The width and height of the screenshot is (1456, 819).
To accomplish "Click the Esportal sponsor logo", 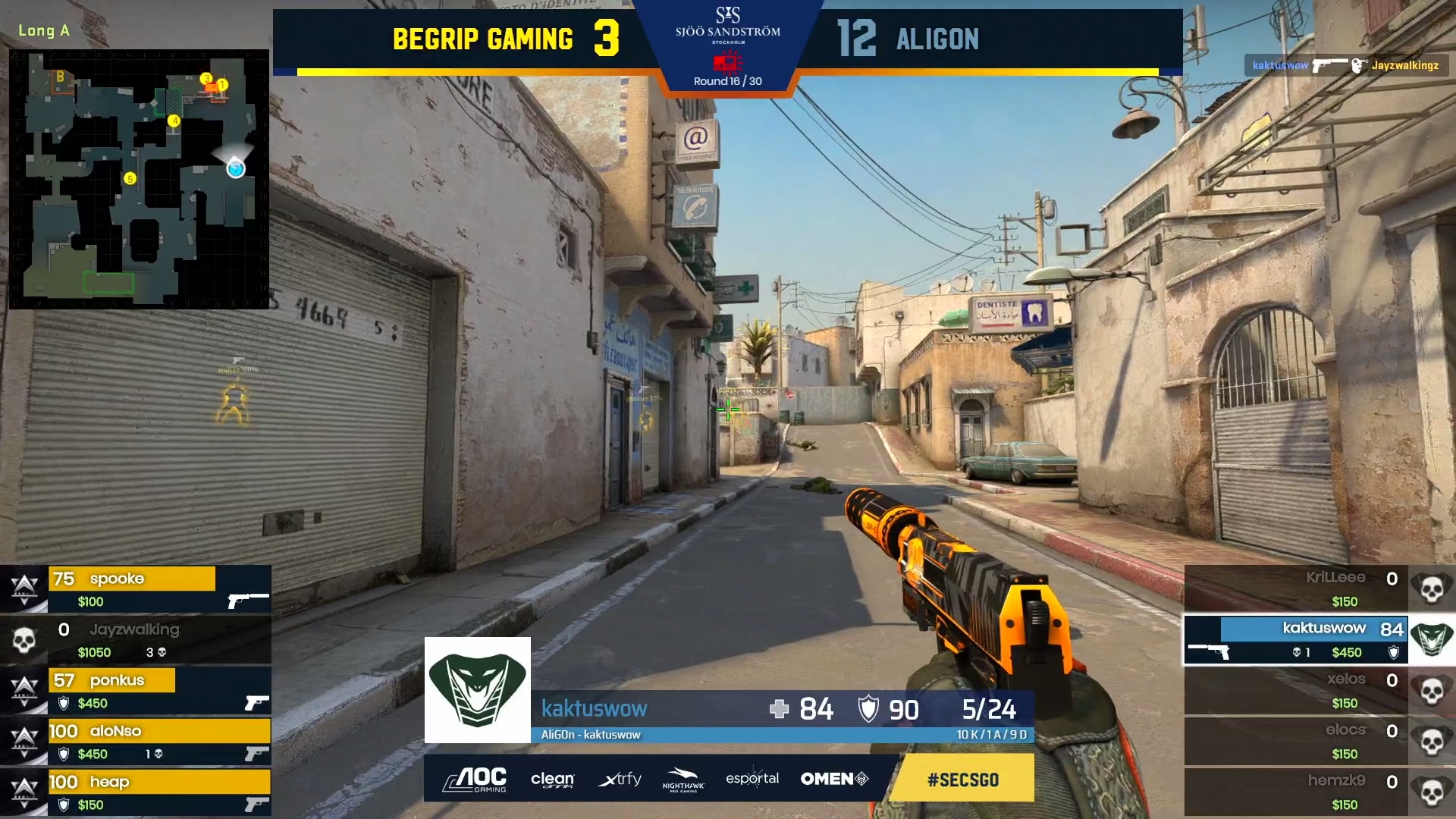I will coord(752,779).
